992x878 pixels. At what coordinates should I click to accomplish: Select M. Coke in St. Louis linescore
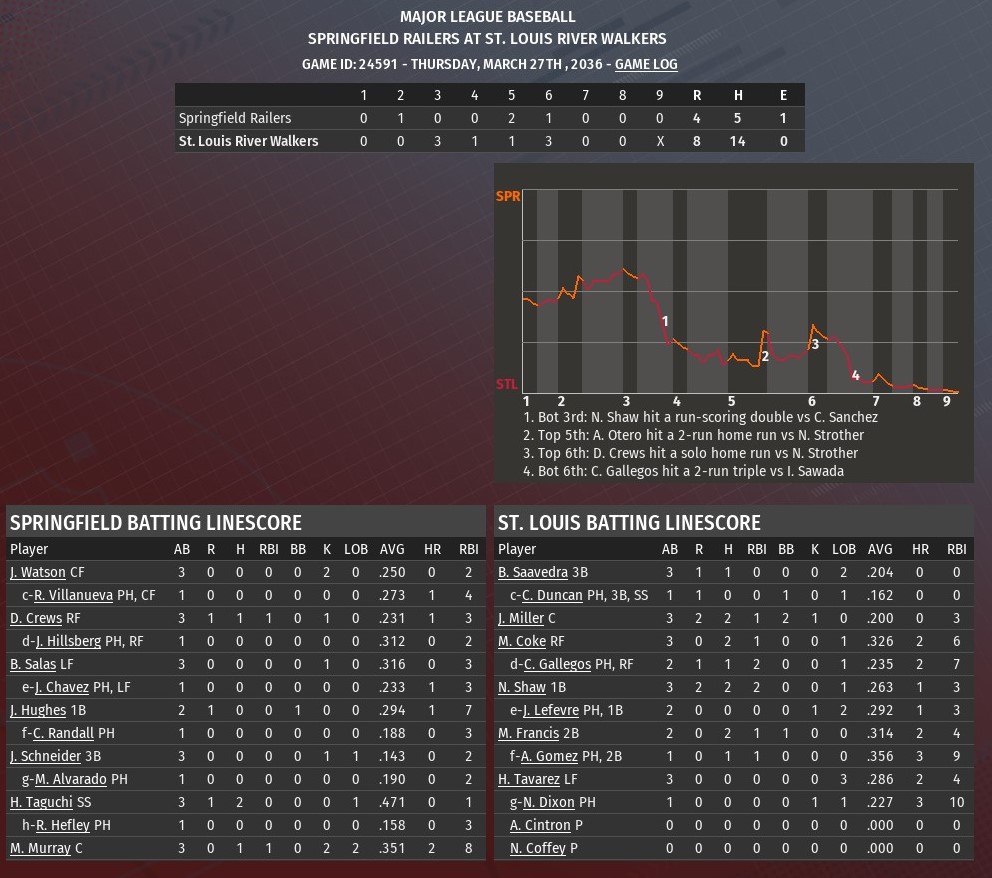point(522,642)
